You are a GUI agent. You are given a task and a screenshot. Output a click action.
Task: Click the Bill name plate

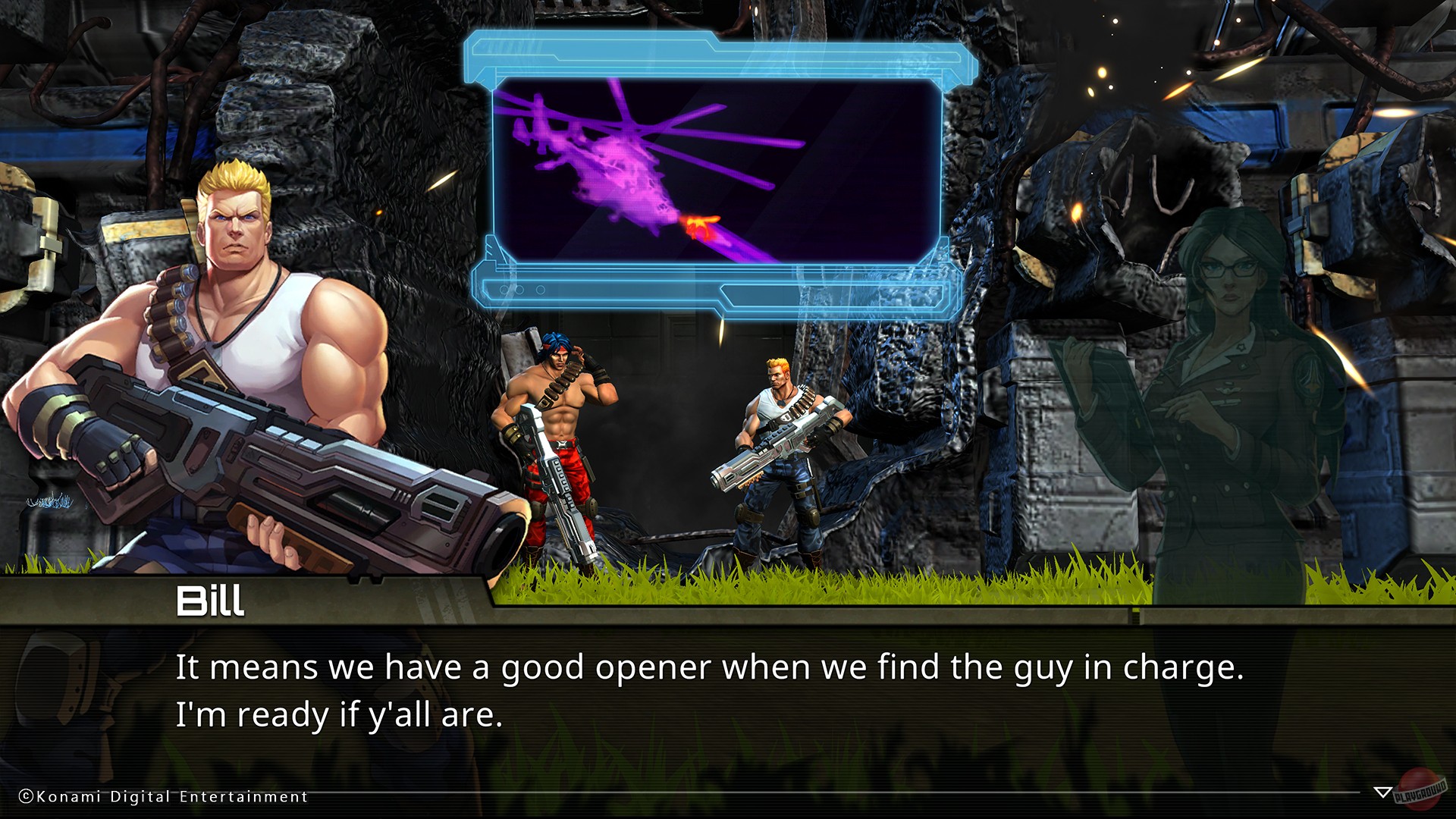[212, 603]
